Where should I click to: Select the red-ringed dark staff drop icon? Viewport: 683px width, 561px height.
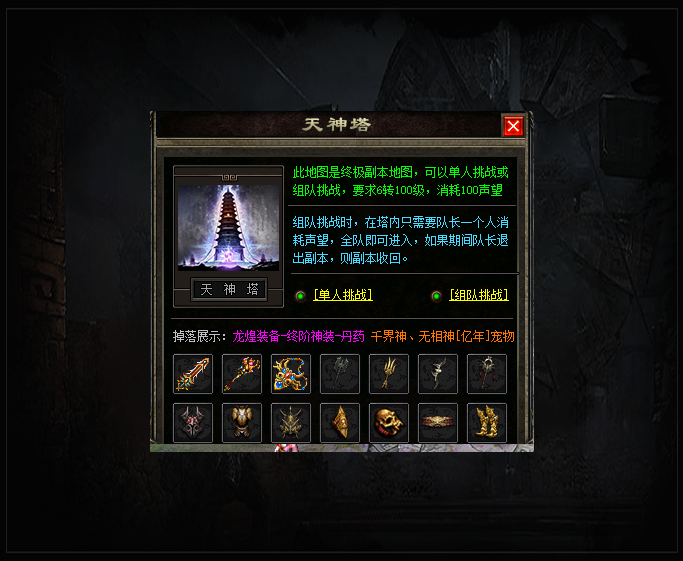(x=487, y=374)
